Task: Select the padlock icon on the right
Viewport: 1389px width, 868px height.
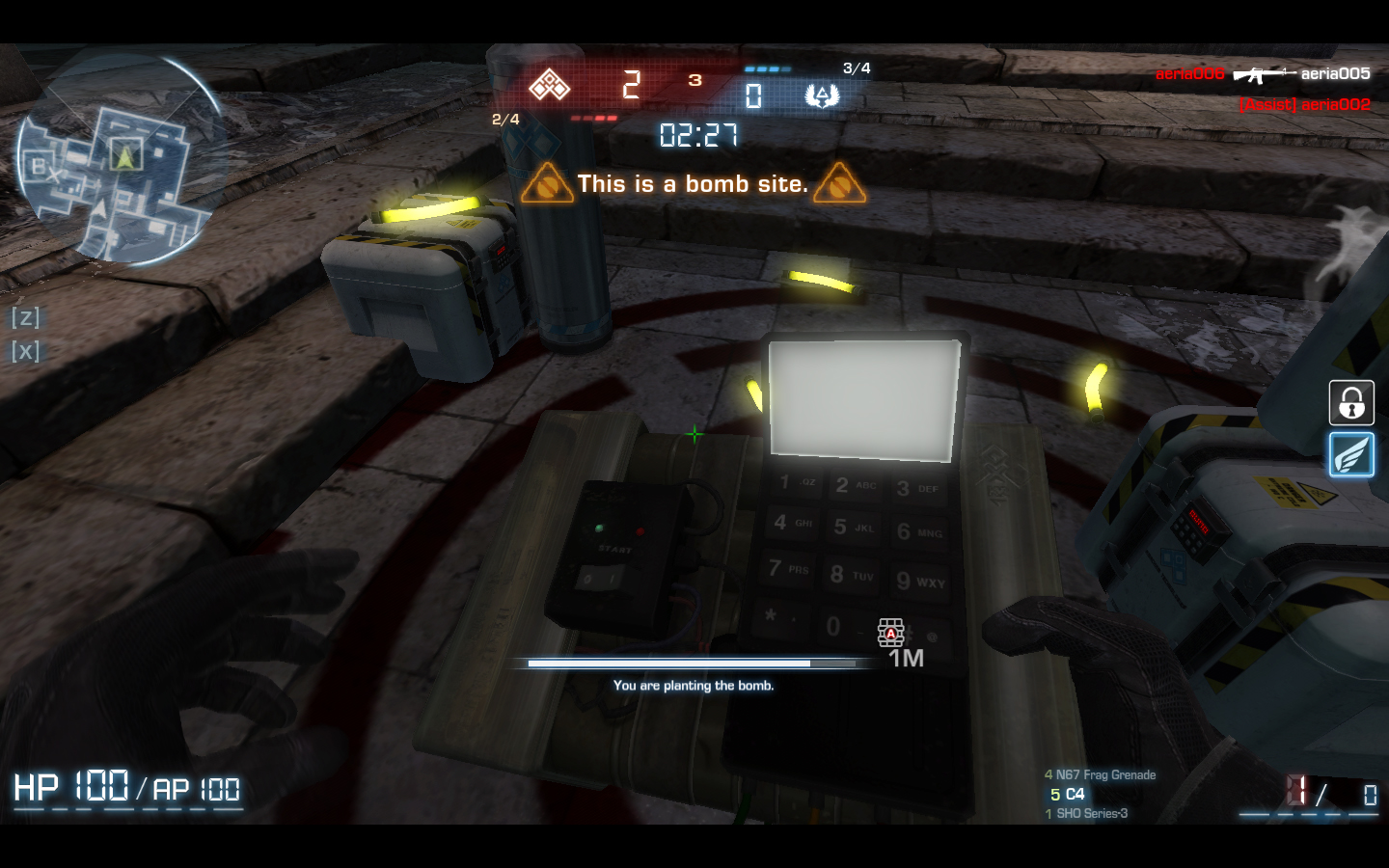Action: point(1351,403)
